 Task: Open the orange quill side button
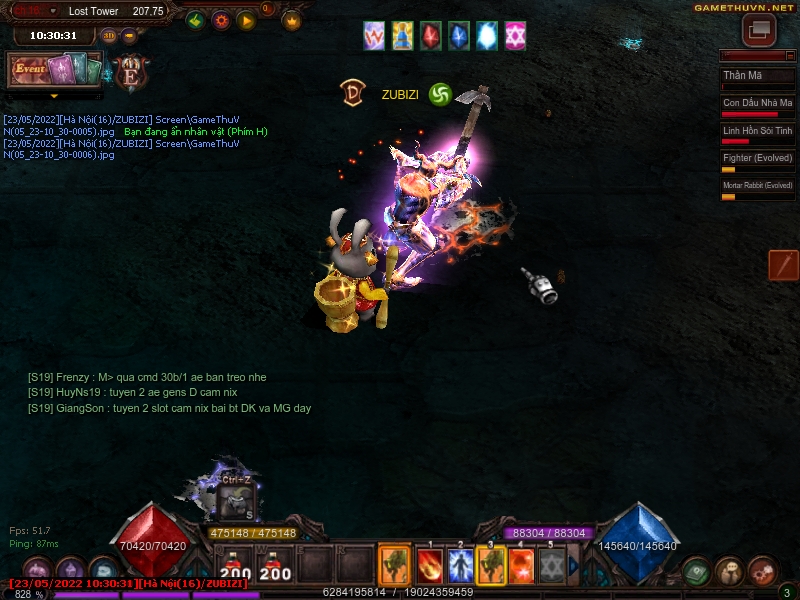tap(783, 265)
